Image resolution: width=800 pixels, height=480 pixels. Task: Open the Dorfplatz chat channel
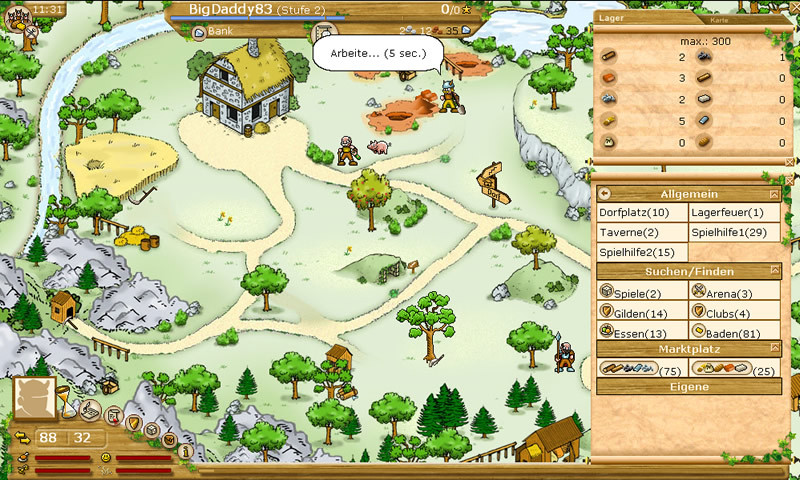pyautogui.click(x=634, y=213)
